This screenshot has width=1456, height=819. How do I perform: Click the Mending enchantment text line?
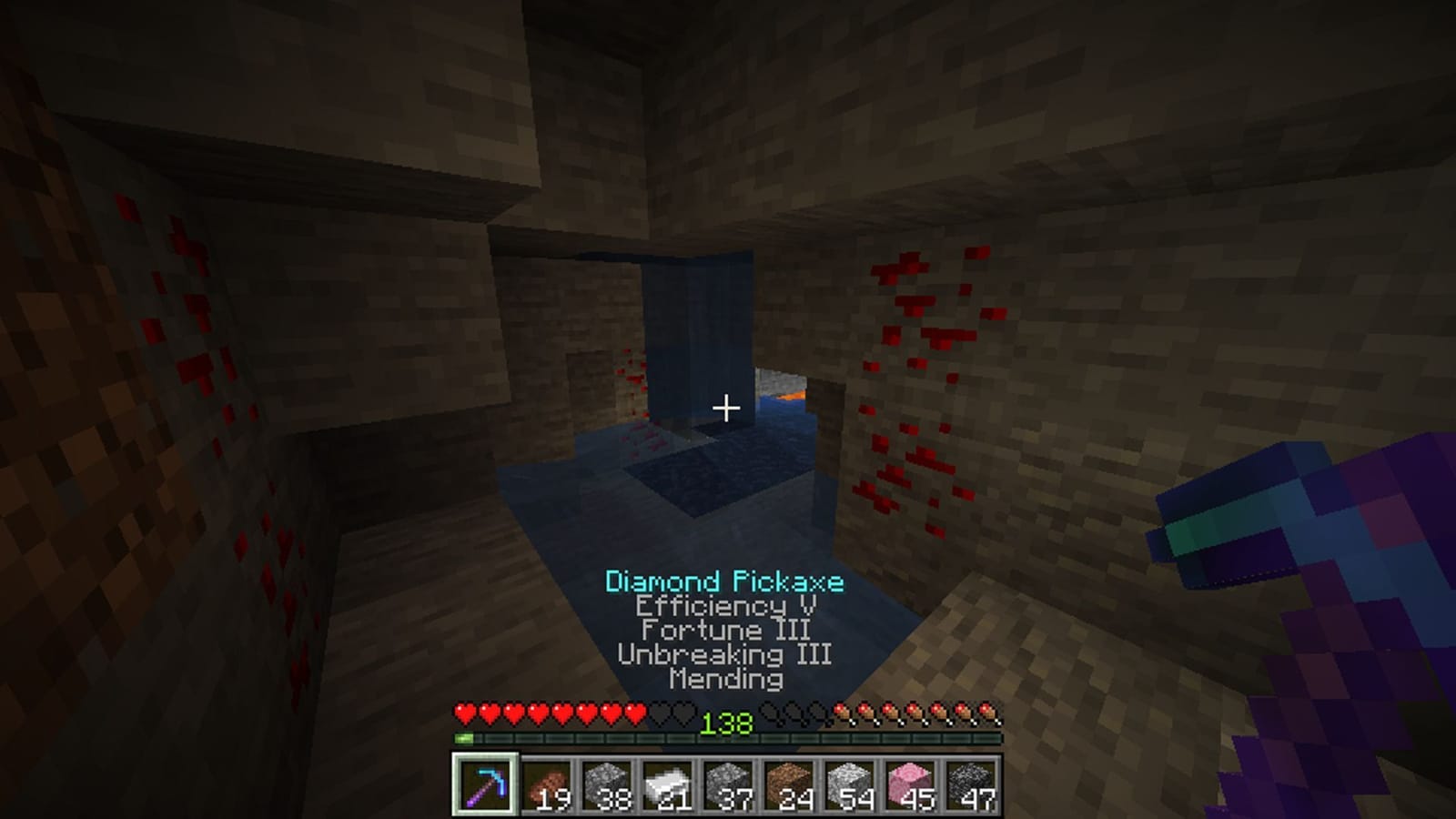coord(725,677)
